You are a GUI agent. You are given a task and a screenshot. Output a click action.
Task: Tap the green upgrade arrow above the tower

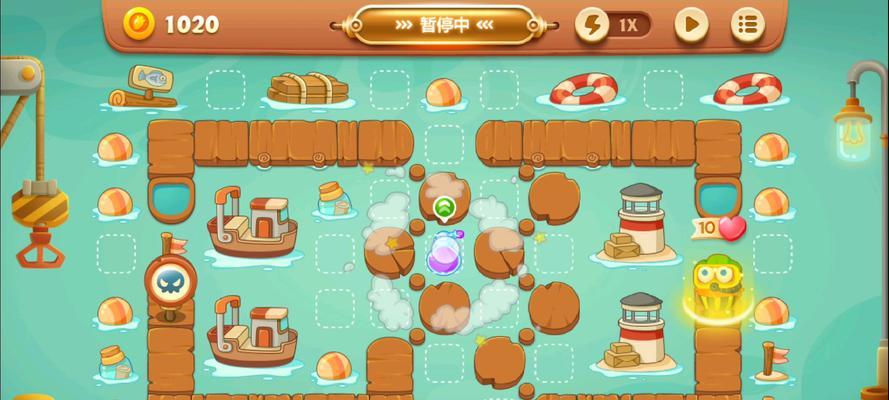click(x=444, y=207)
